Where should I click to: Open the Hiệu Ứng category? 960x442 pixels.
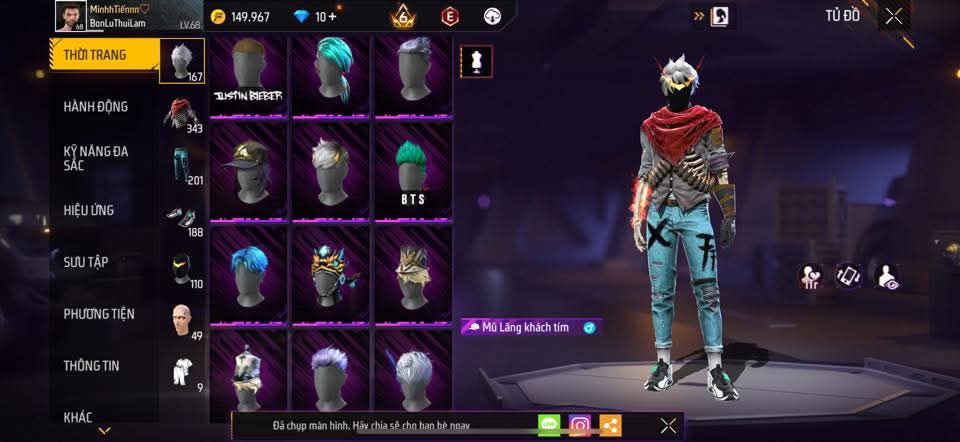pyautogui.click(x=90, y=210)
